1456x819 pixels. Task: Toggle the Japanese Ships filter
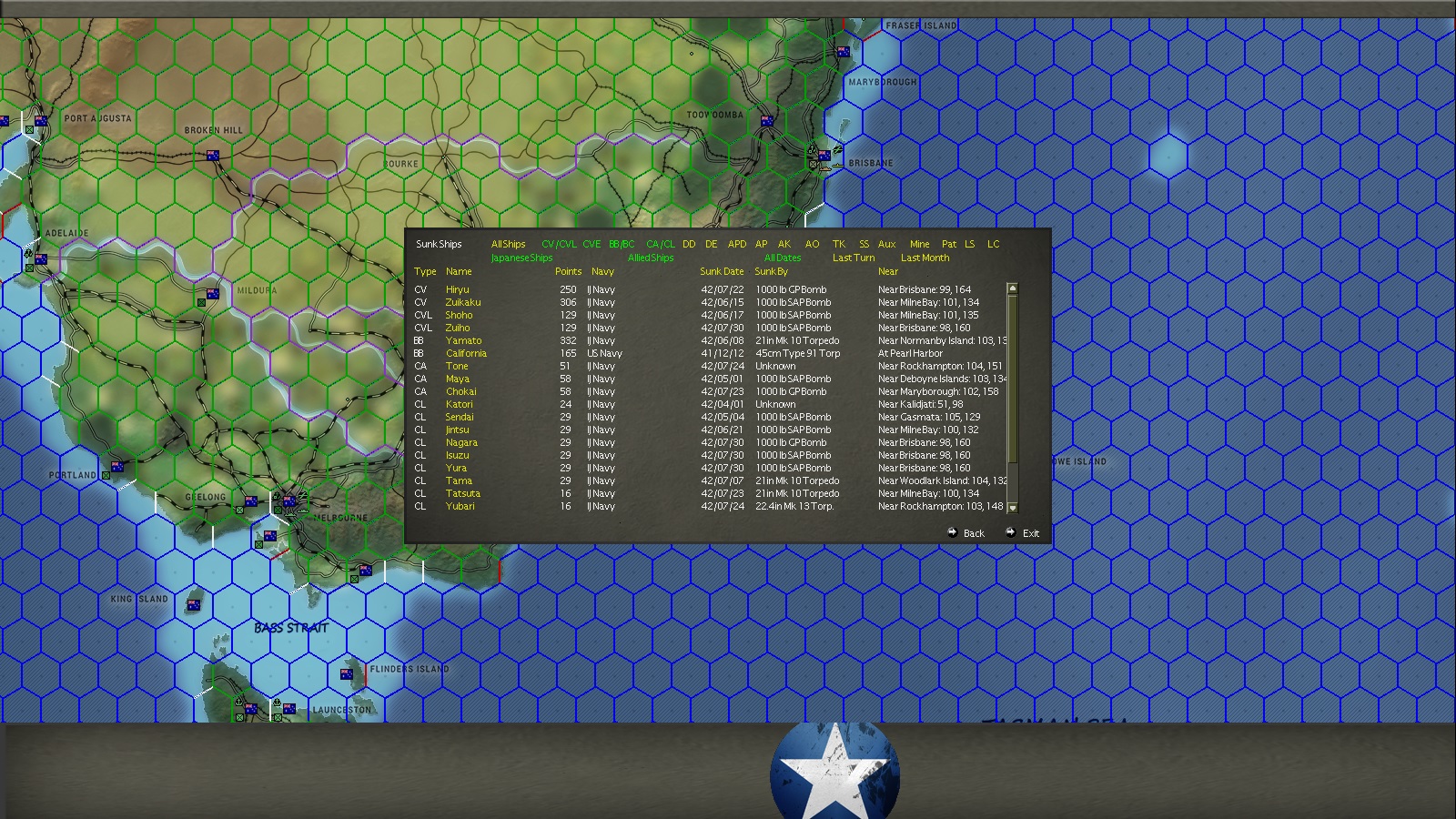[521, 258]
